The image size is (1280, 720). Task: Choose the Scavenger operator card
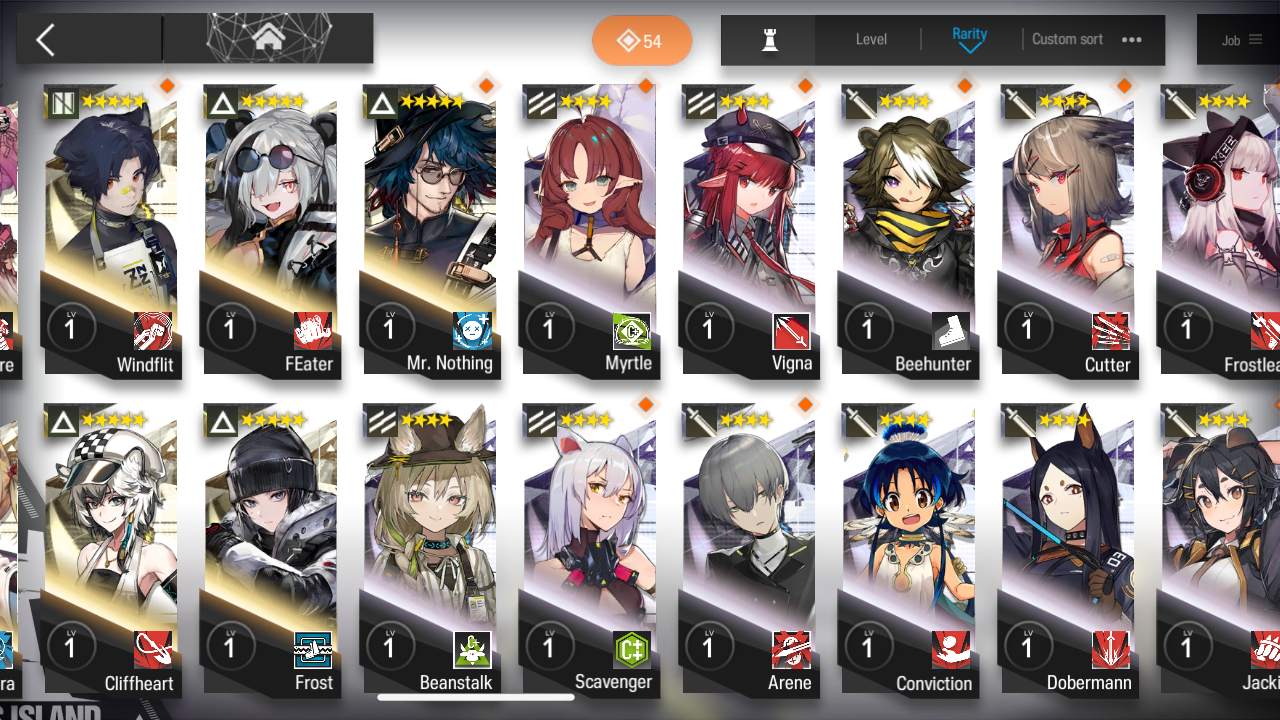tap(589, 550)
